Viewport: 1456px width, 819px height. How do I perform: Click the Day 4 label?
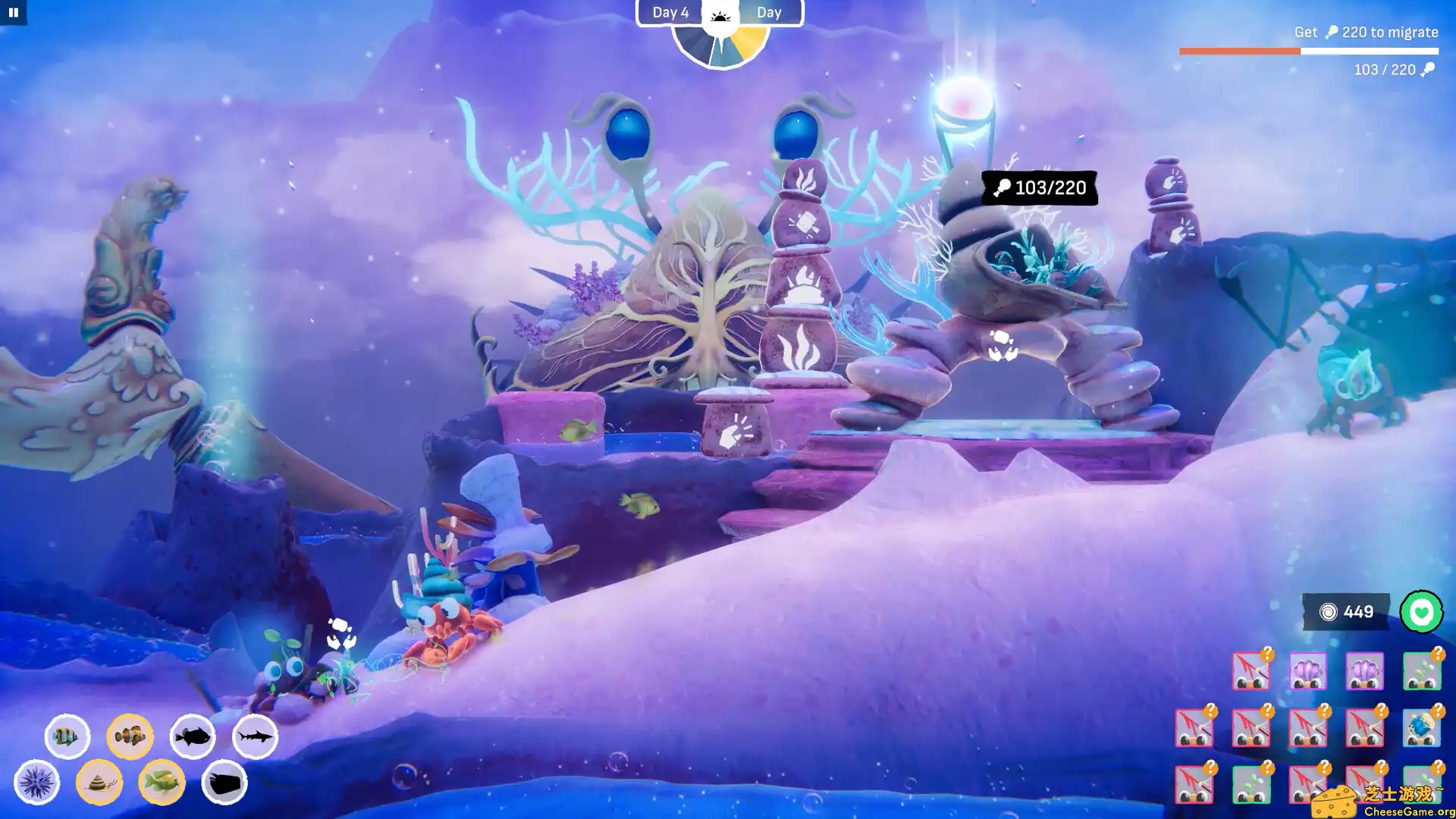(x=670, y=12)
